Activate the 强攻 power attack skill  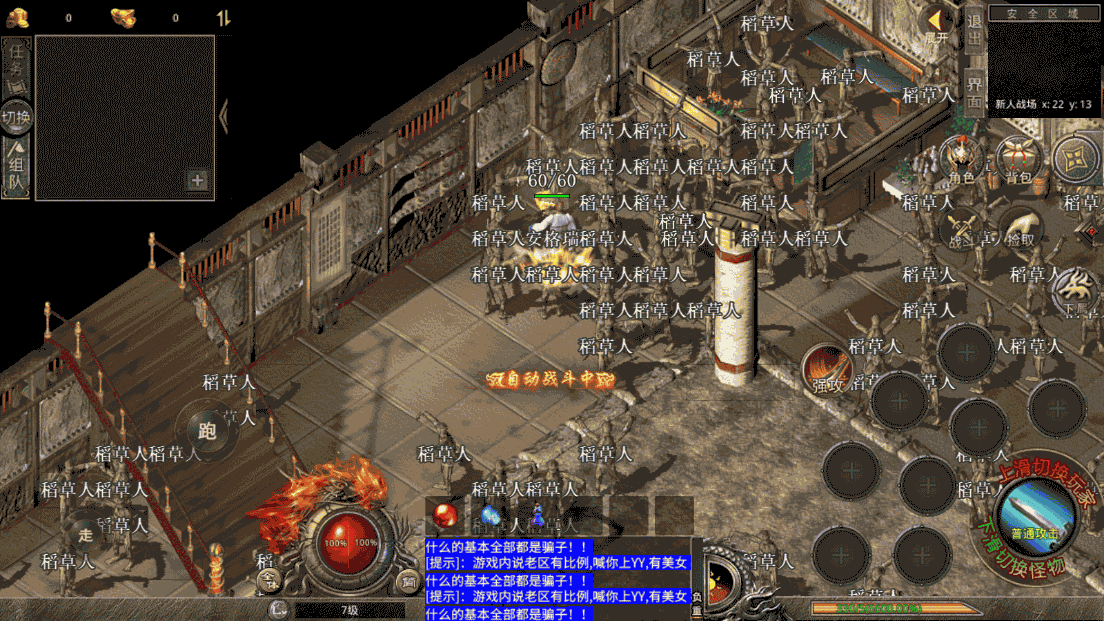point(826,370)
